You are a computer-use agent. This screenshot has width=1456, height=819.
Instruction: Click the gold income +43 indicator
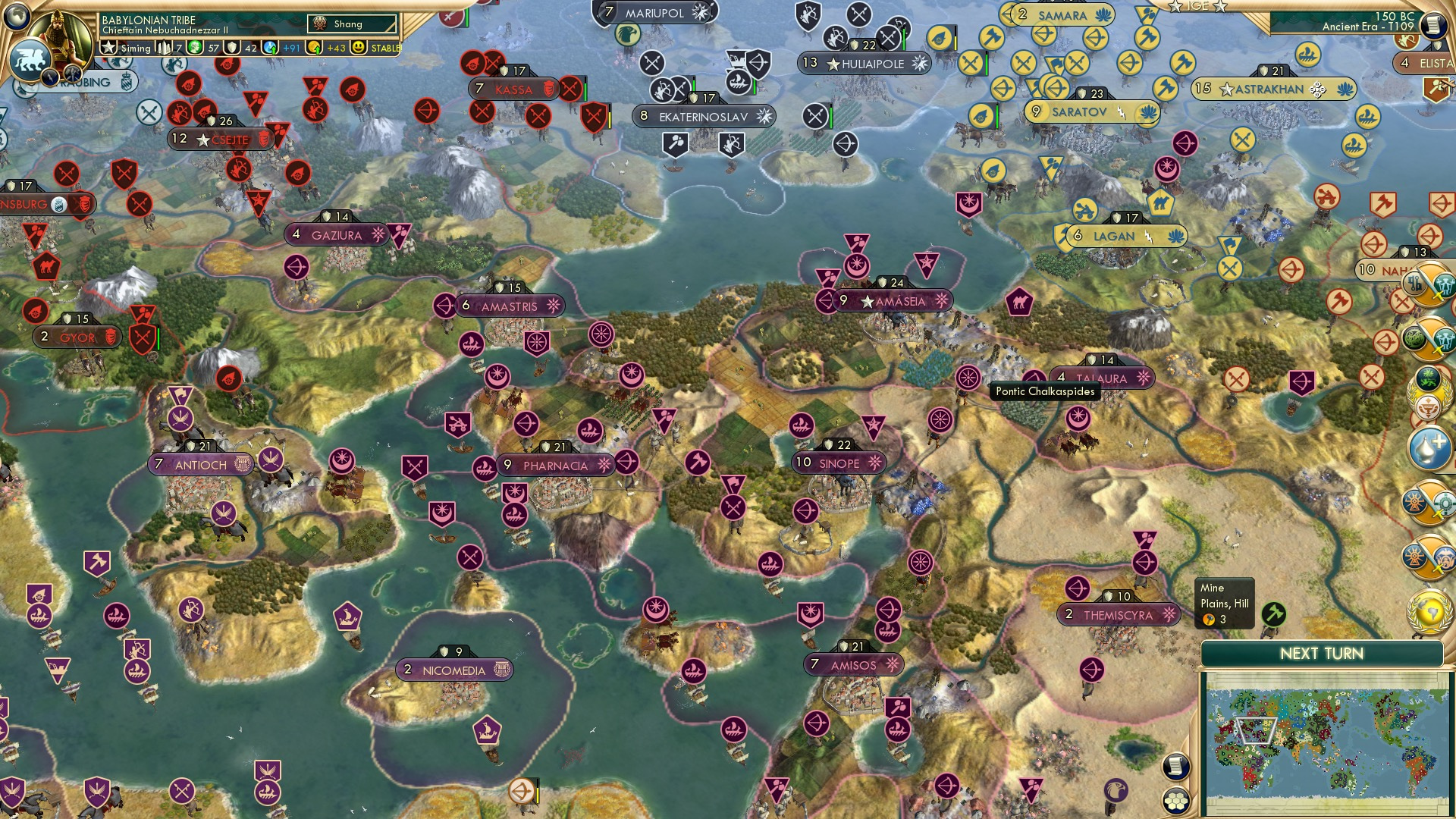334,49
